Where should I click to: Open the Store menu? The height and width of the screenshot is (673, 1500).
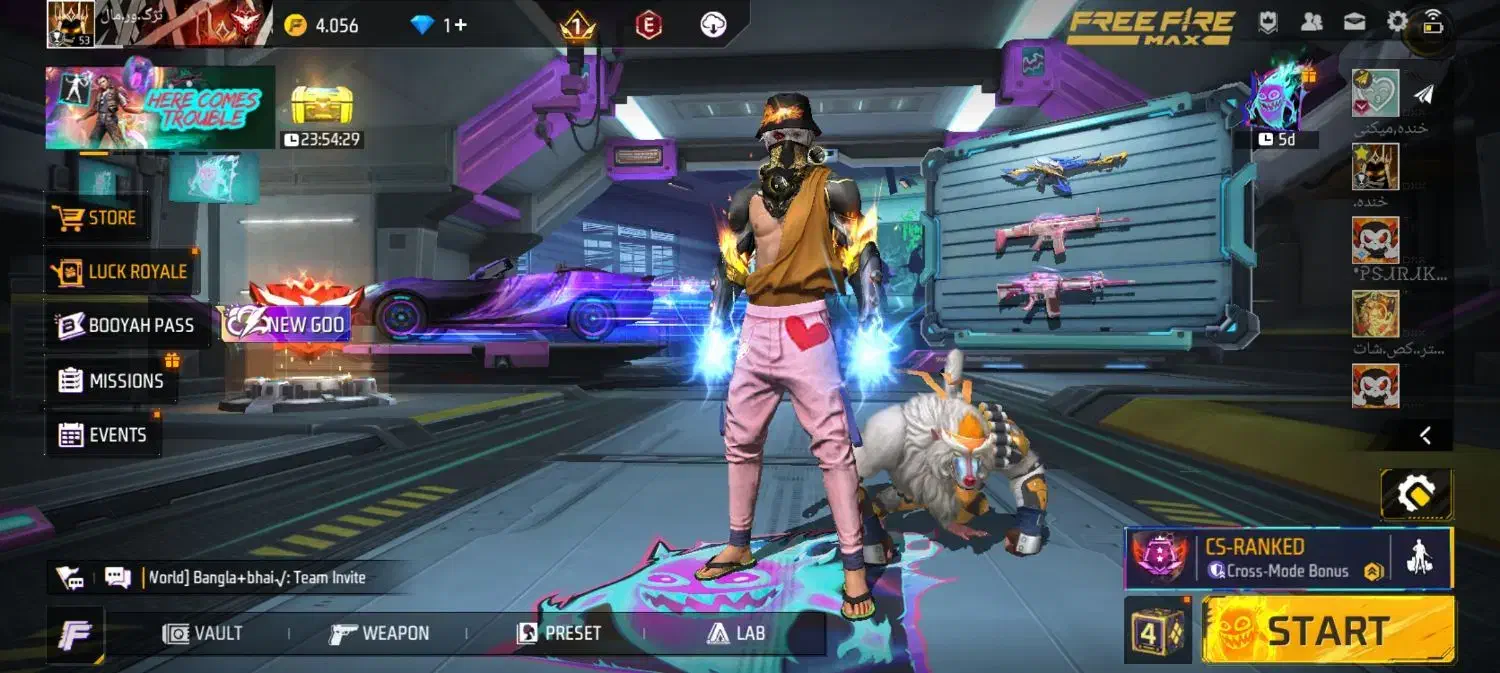click(x=98, y=217)
